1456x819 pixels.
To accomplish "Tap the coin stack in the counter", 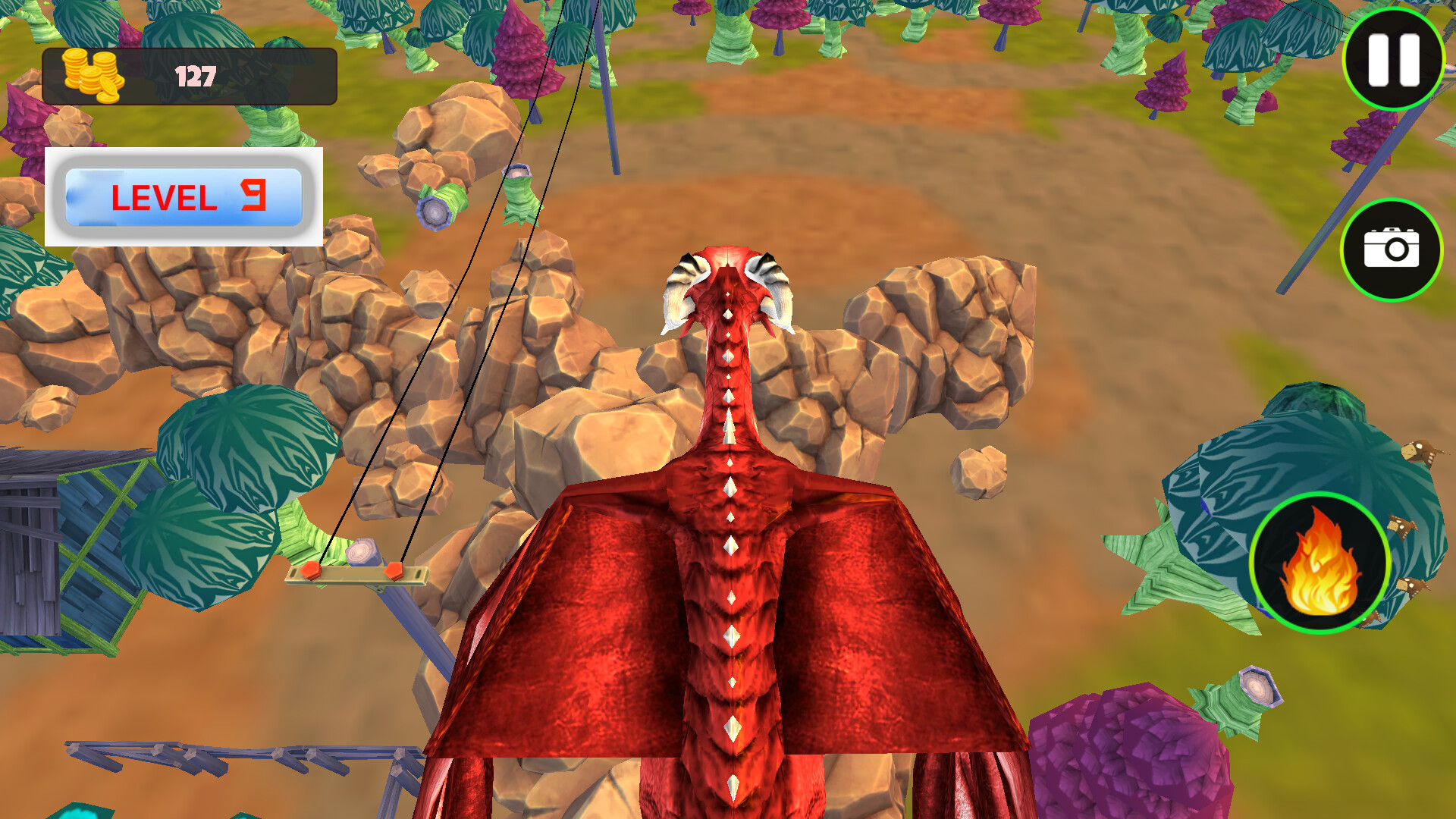I will click(93, 76).
